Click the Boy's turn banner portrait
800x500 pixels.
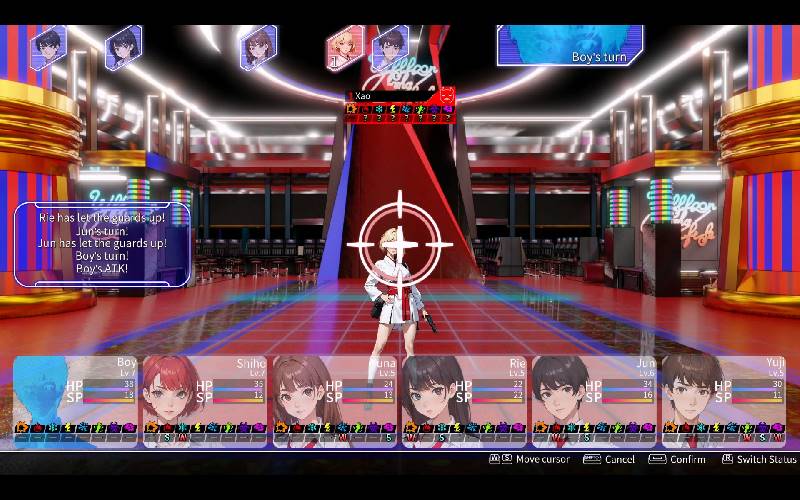570,45
